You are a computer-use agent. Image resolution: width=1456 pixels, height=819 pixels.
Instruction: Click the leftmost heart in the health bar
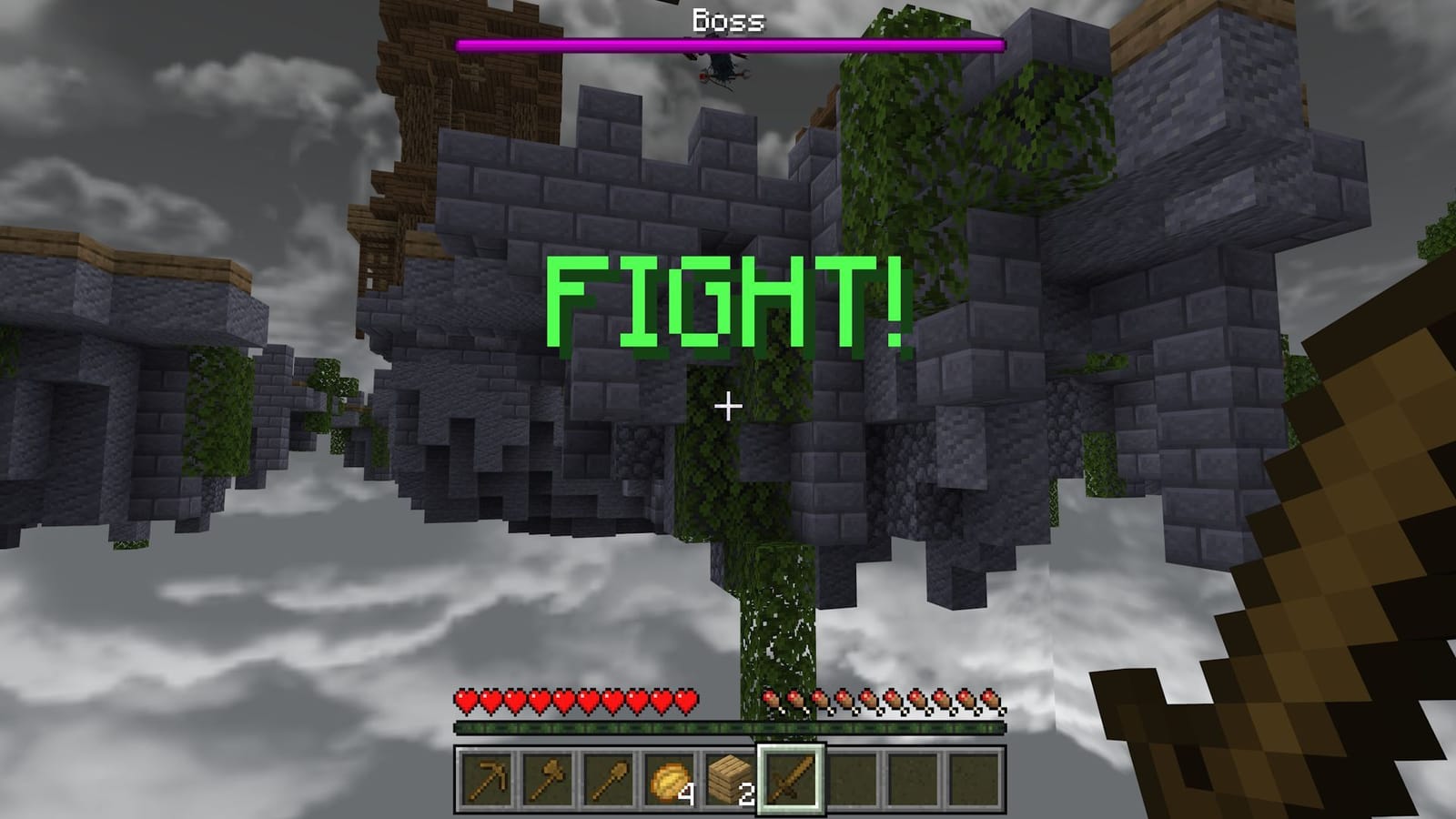pos(464,701)
